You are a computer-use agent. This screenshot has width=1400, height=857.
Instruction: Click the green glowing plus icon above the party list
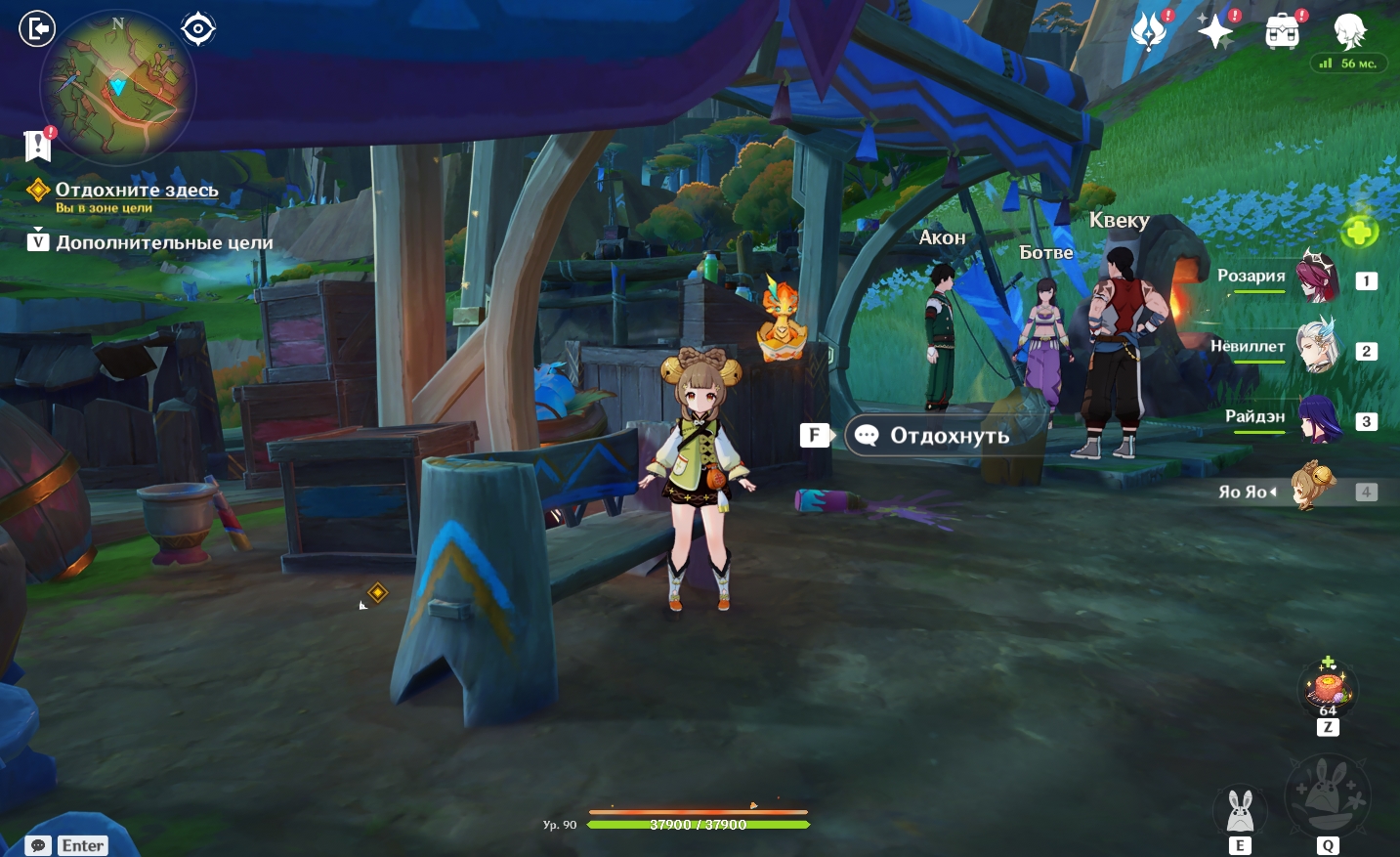click(x=1359, y=232)
